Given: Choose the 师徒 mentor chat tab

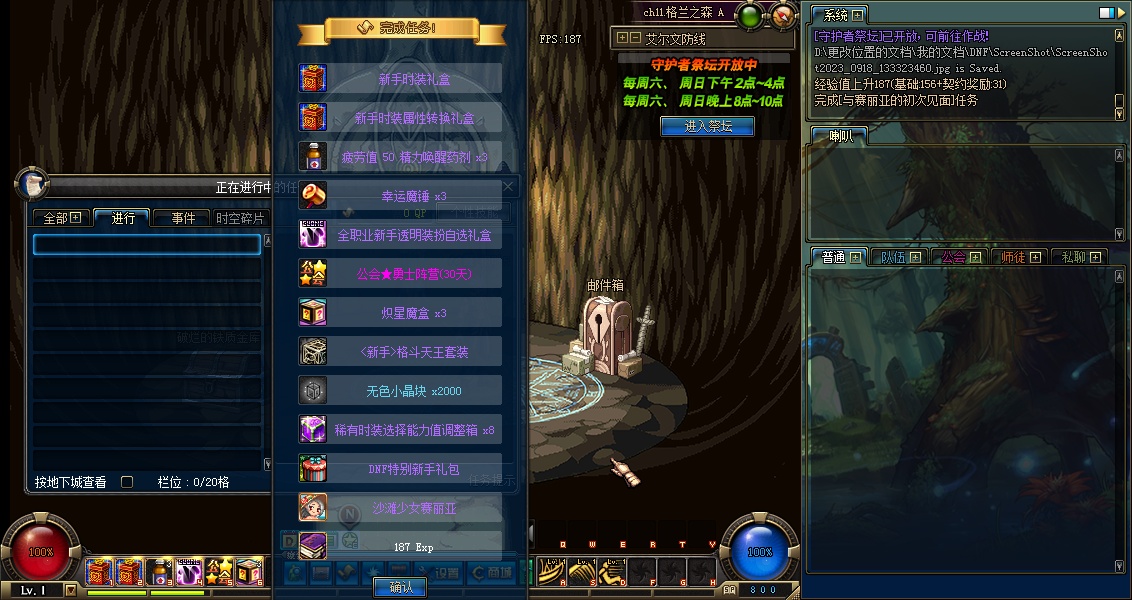Looking at the screenshot, I should point(1018,257).
